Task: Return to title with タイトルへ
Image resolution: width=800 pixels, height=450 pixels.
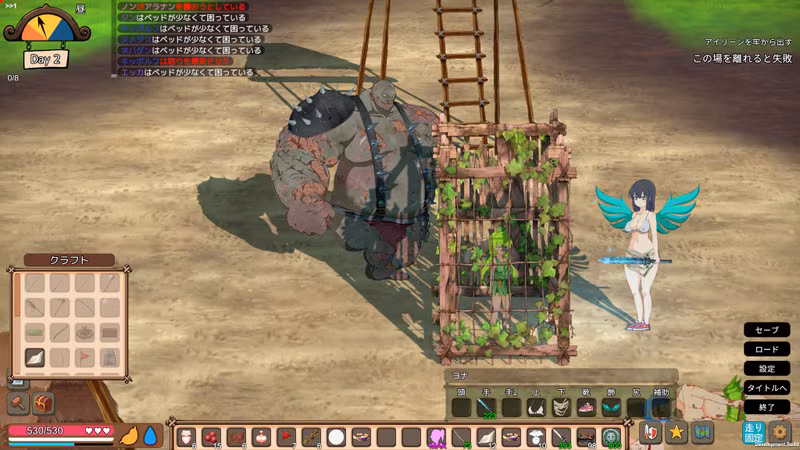Action: 767,387
